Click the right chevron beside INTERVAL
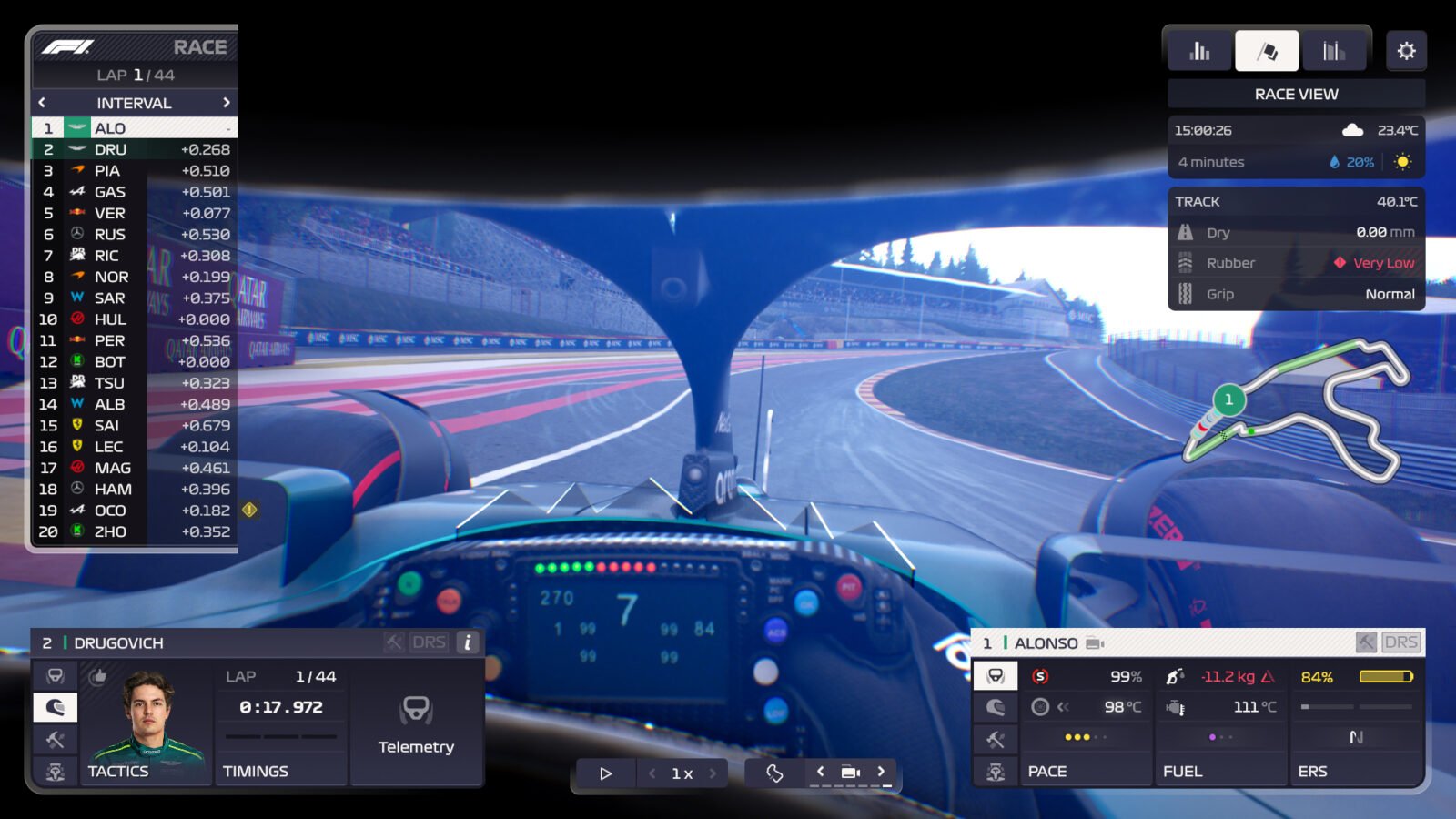 coord(228,103)
